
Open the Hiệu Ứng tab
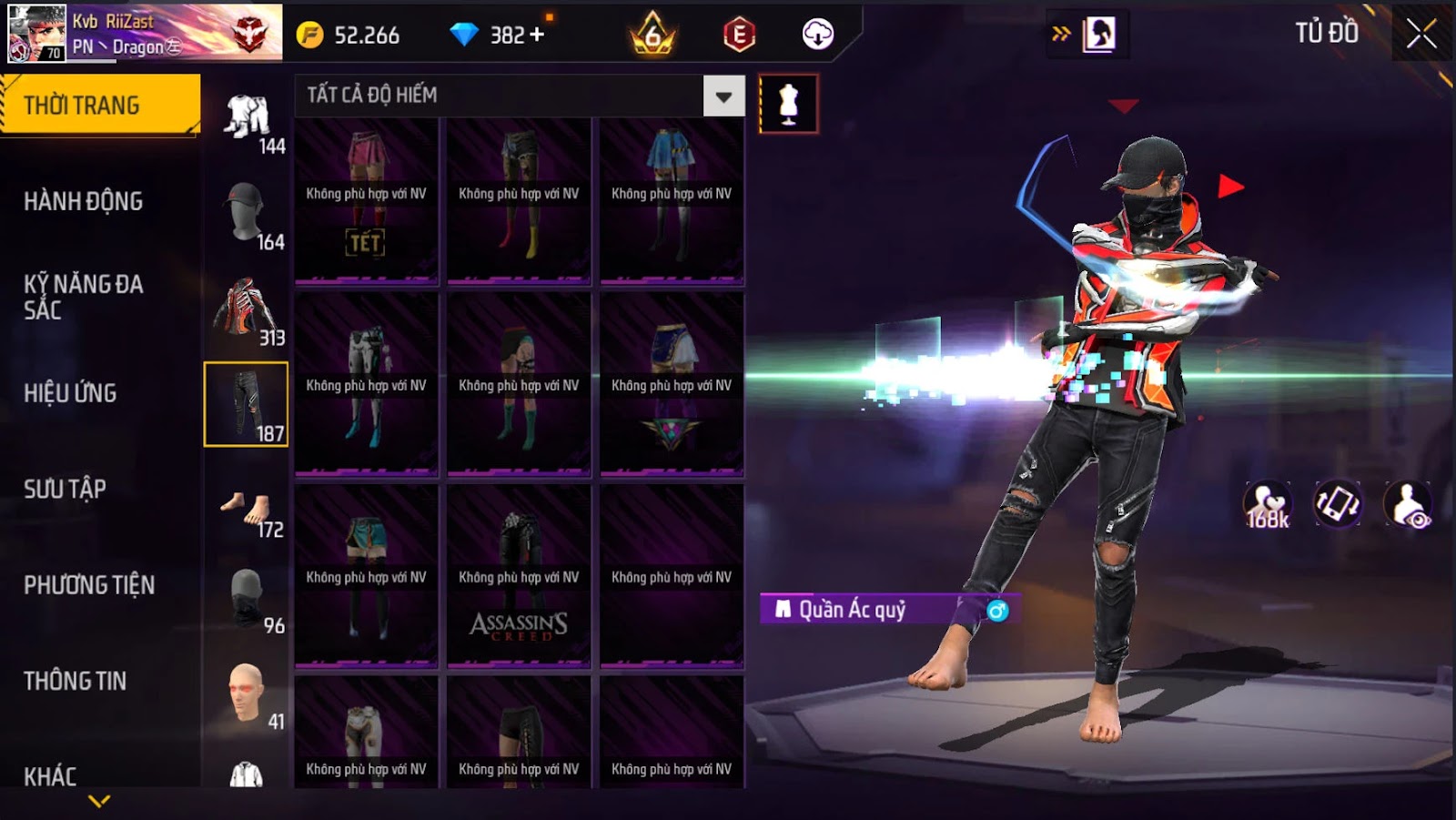coord(70,393)
